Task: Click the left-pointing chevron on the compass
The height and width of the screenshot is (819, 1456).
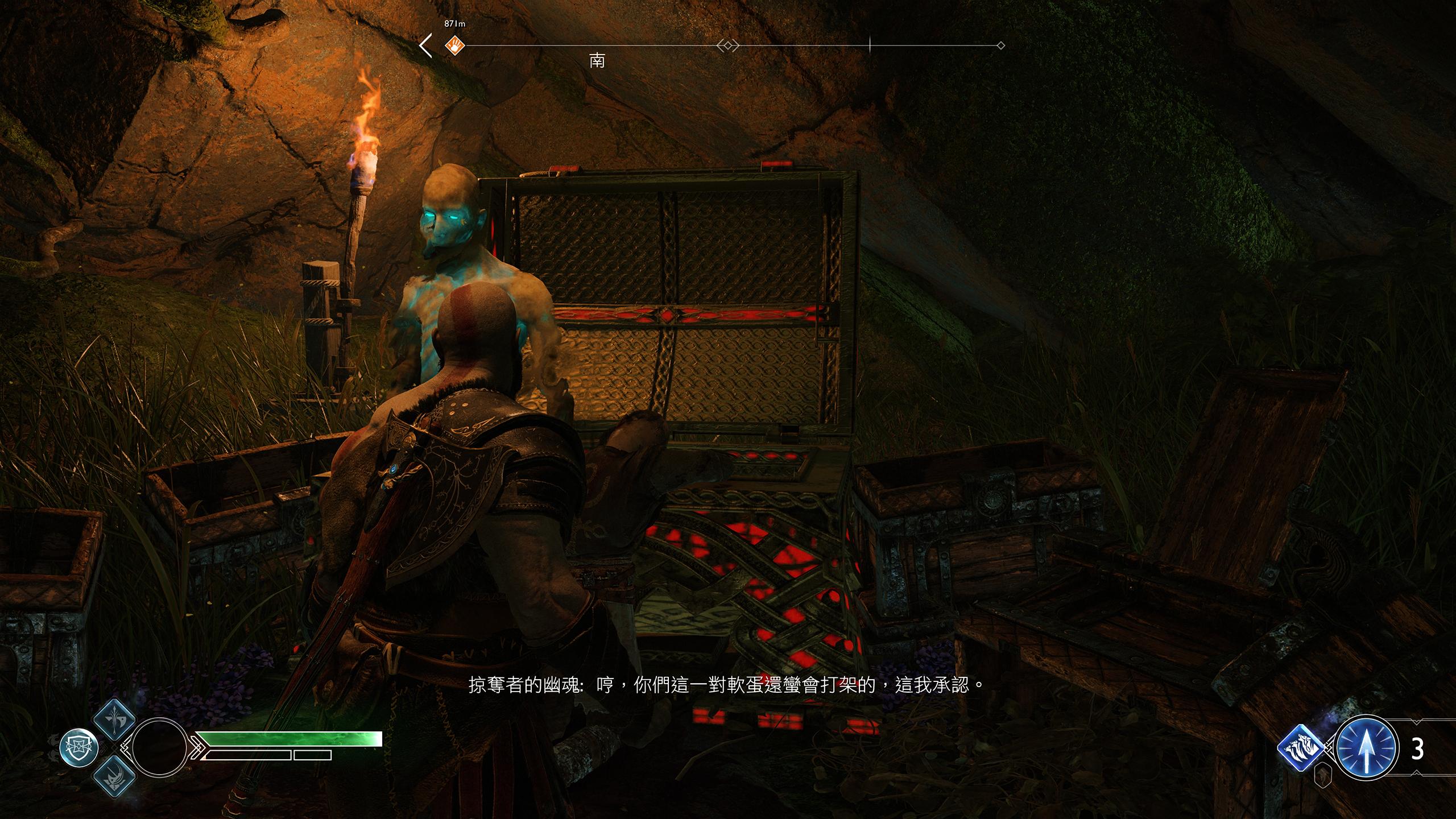Action: 425,45
